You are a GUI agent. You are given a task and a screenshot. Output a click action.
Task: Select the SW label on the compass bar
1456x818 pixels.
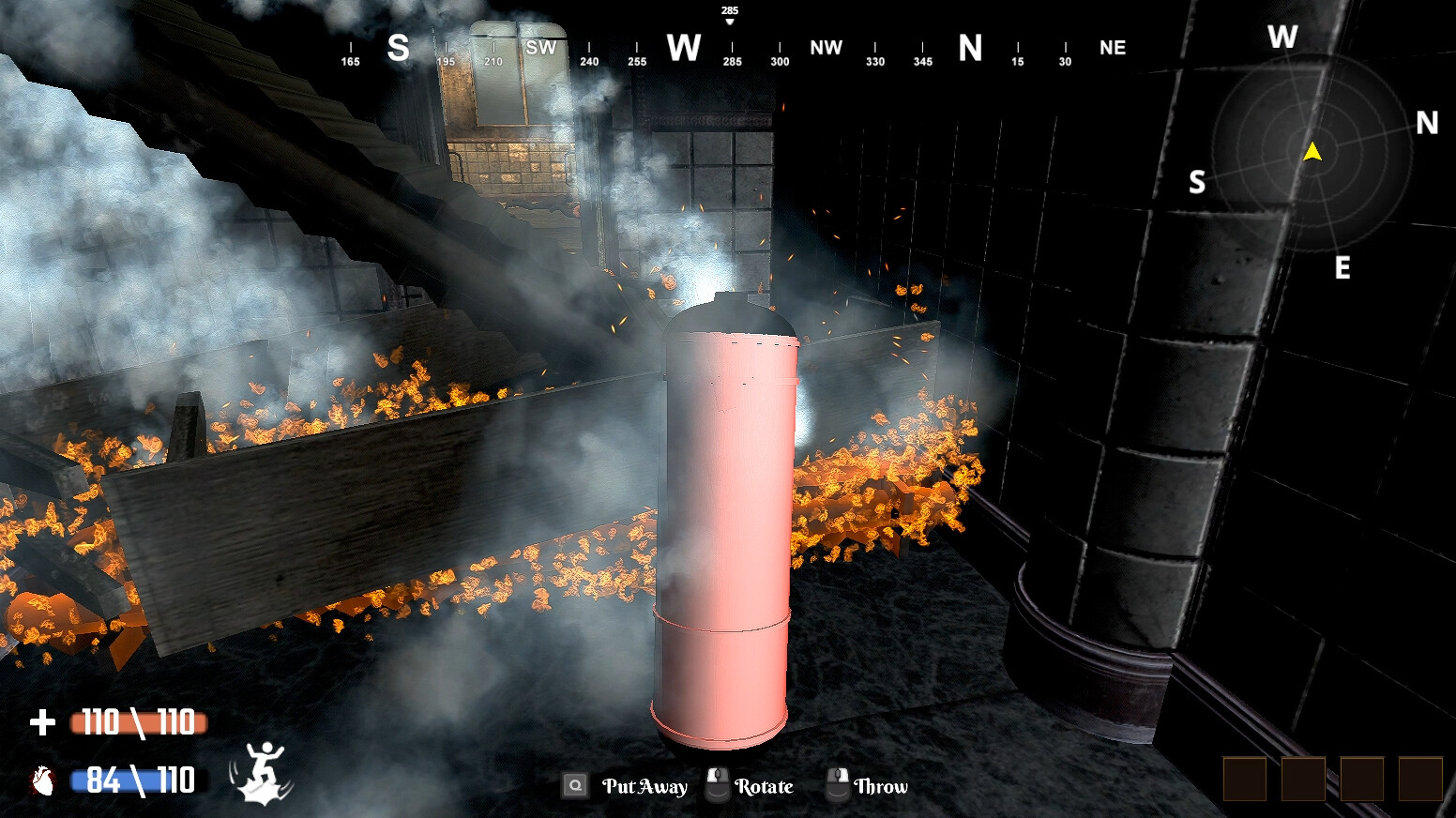click(x=542, y=48)
